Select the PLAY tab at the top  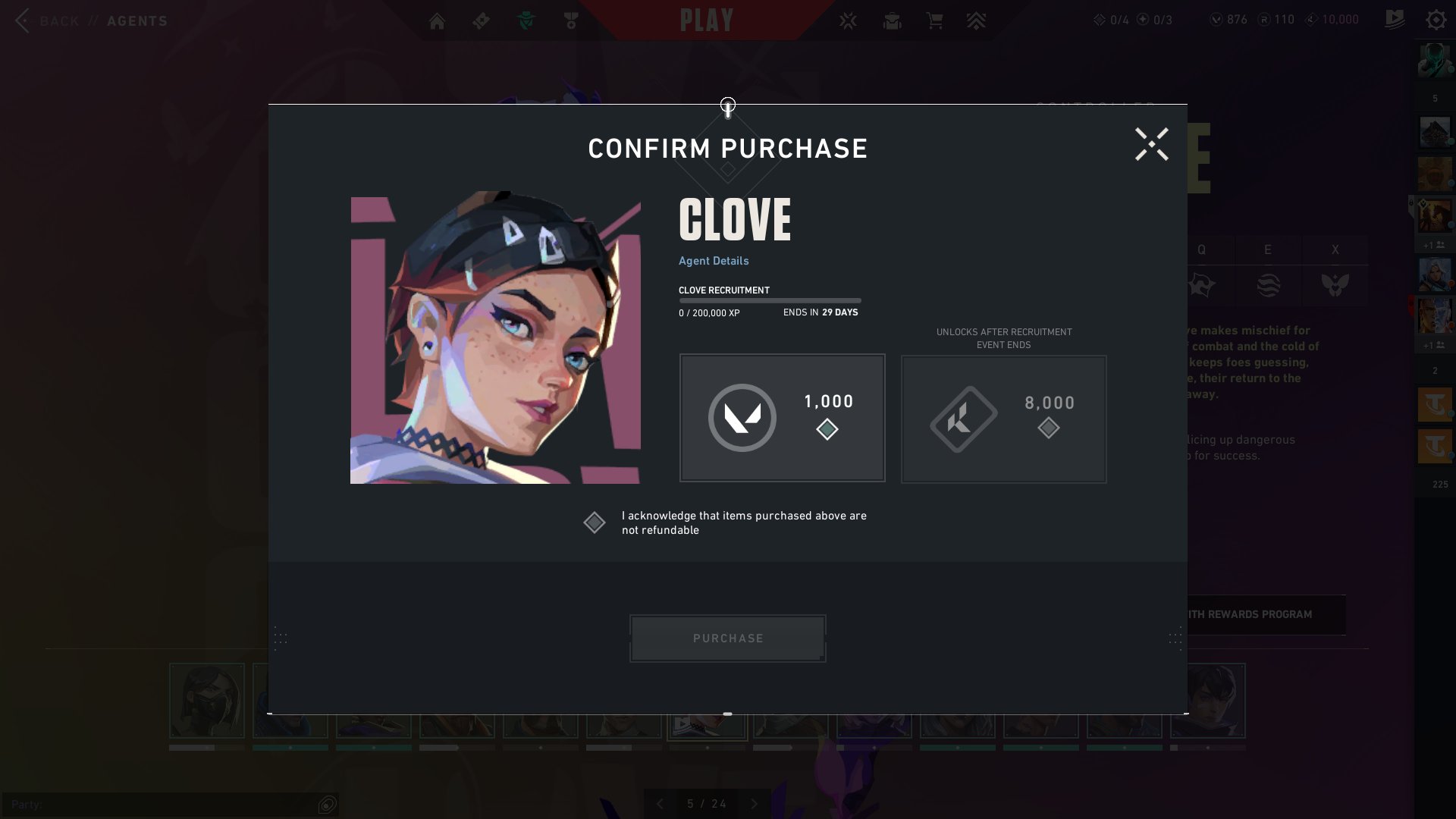(x=707, y=20)
